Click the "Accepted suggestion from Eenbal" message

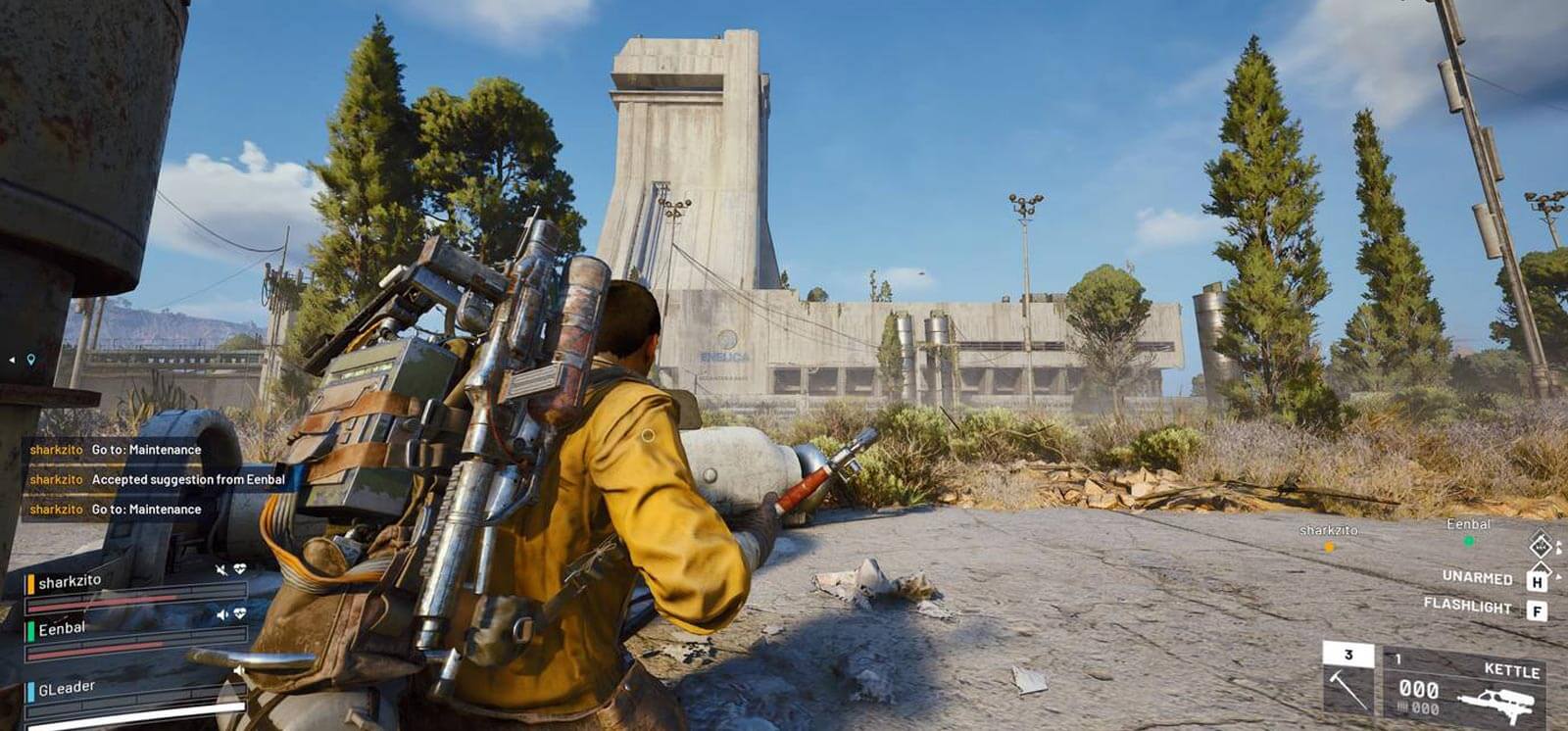pyautogui.click(x=188, y=479)
